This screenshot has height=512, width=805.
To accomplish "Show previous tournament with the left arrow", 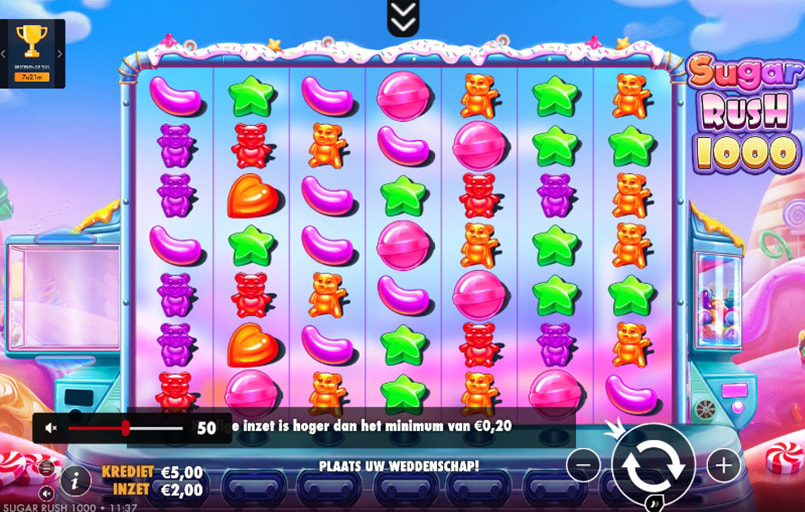I will 4,54.
